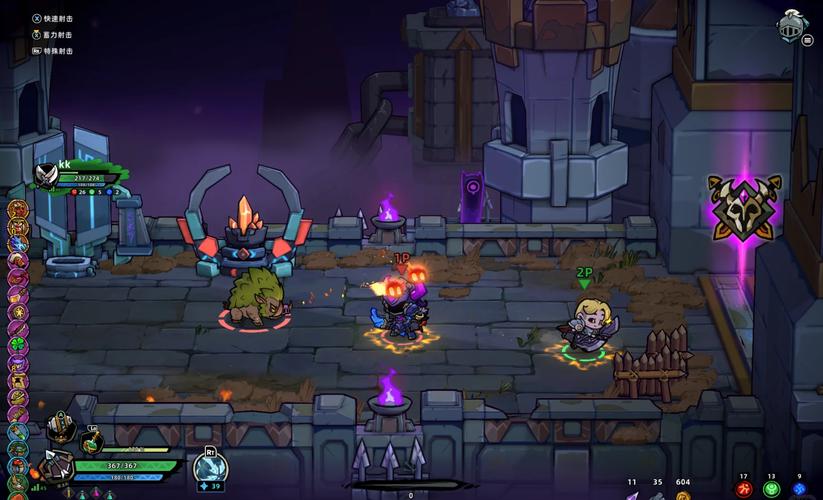
Task: Activate the blue spirit skill icon
Action: point(210,468)
